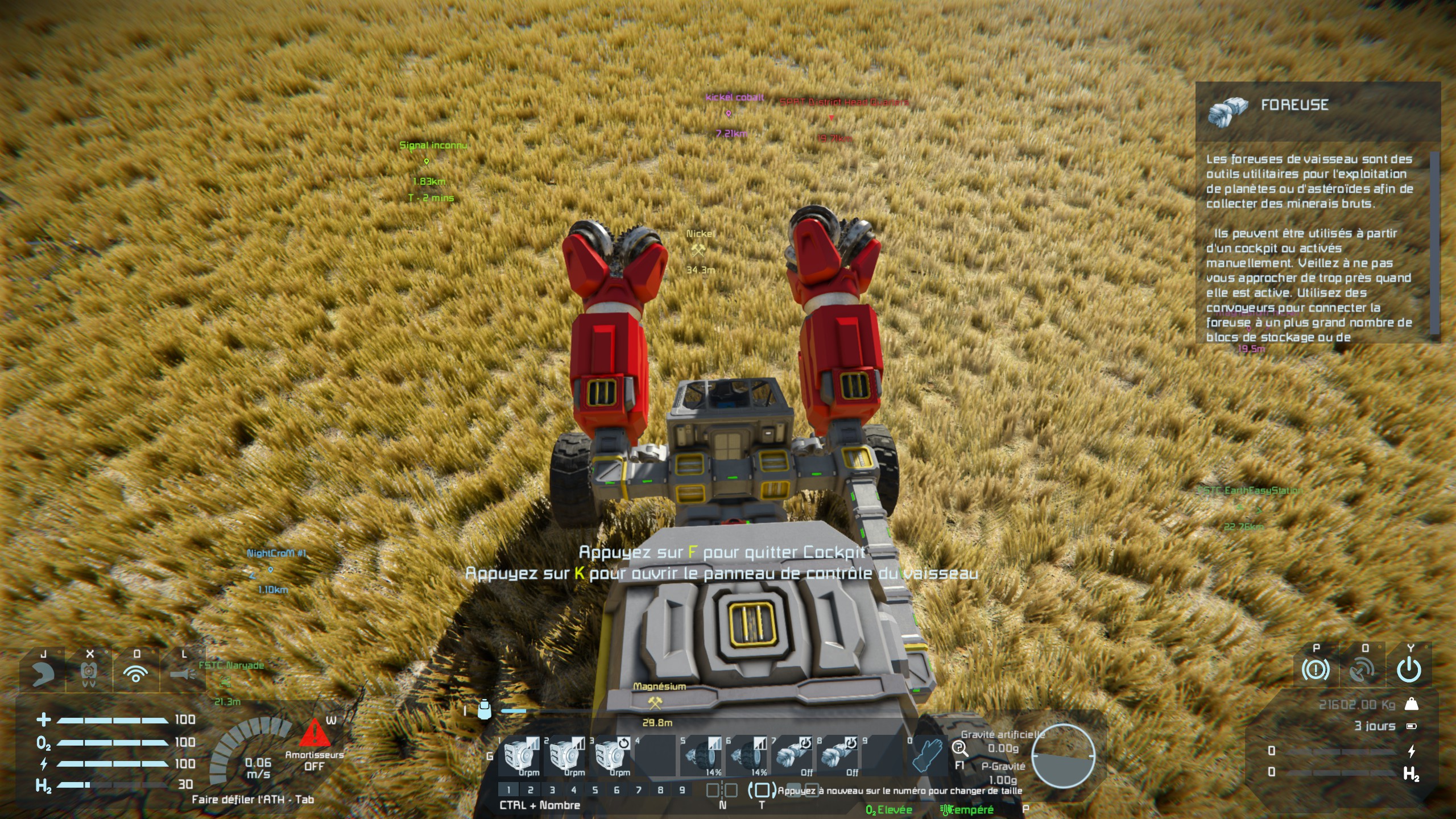
Task: Open the magnifier help icon
Action: [x=959, y=748]
